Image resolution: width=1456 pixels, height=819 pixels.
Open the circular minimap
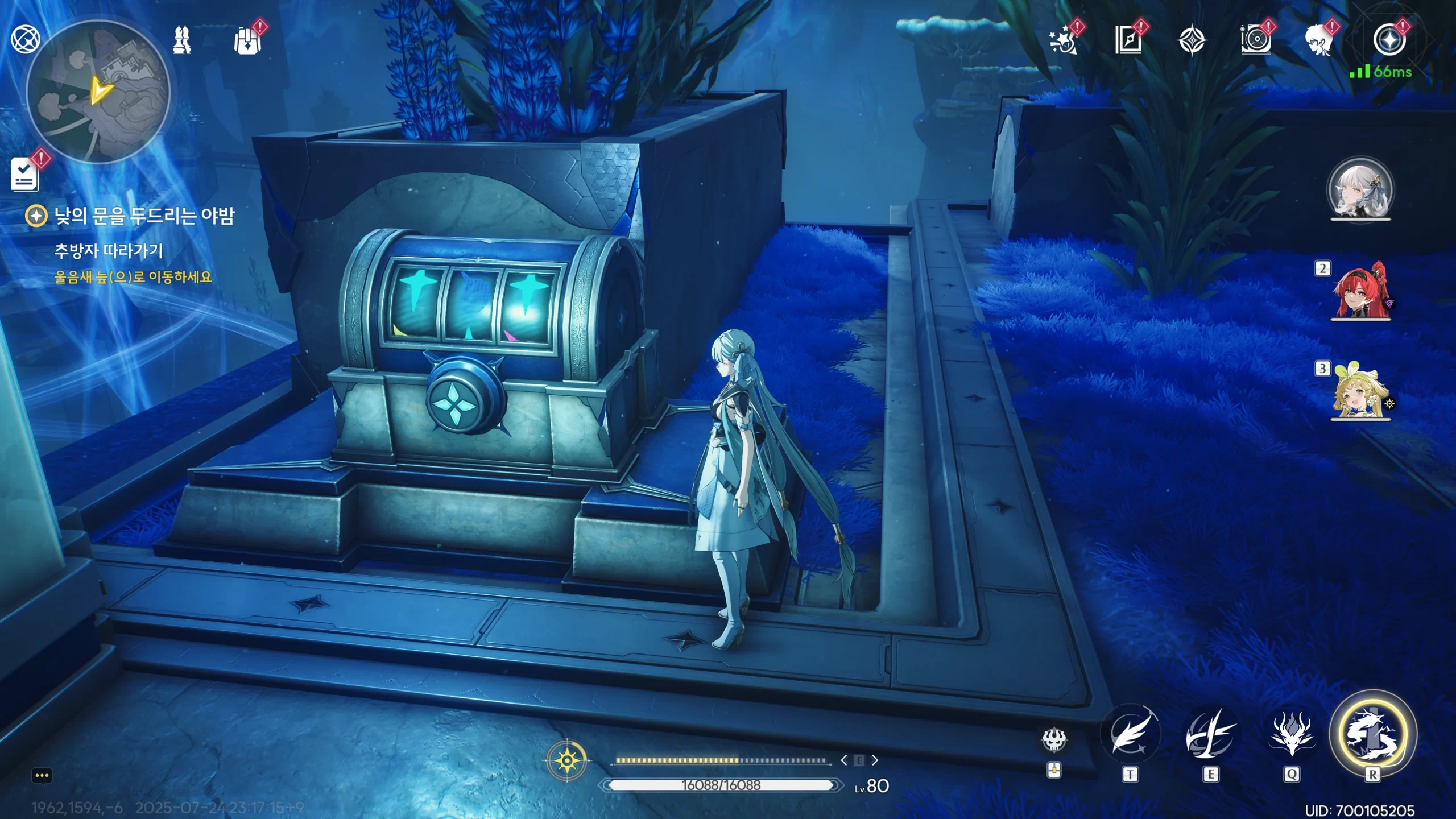point(98,92)
